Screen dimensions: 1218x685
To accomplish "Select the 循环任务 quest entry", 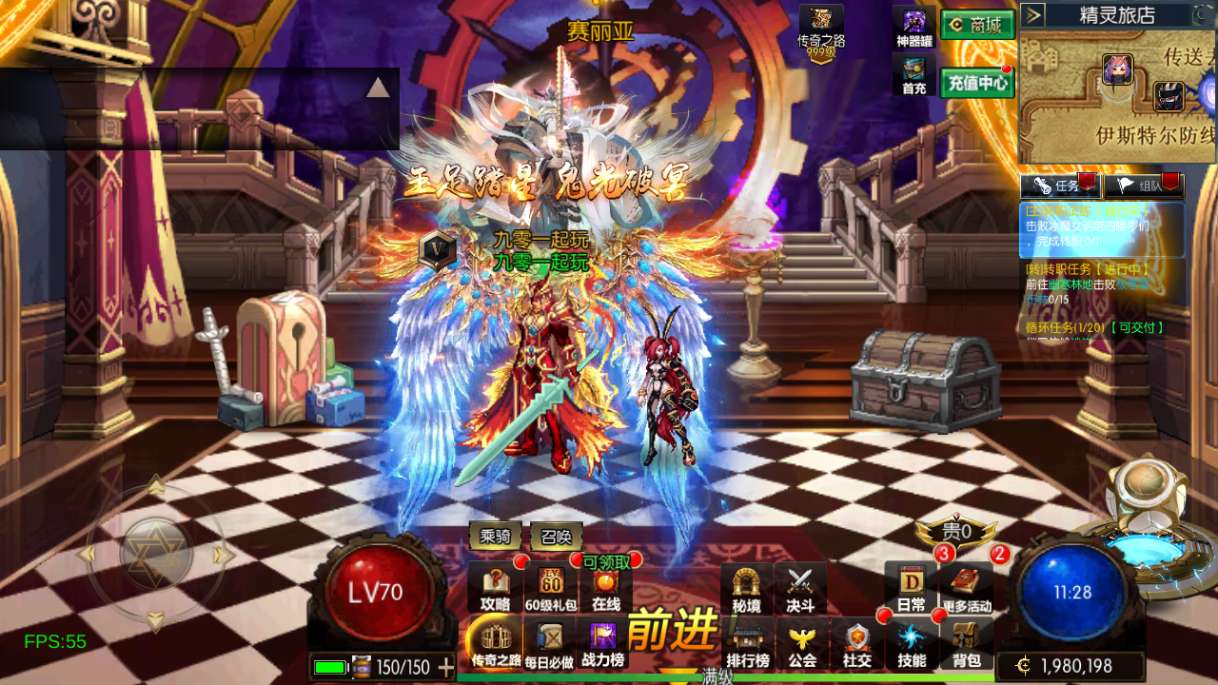I will (x=1094, y=327).
